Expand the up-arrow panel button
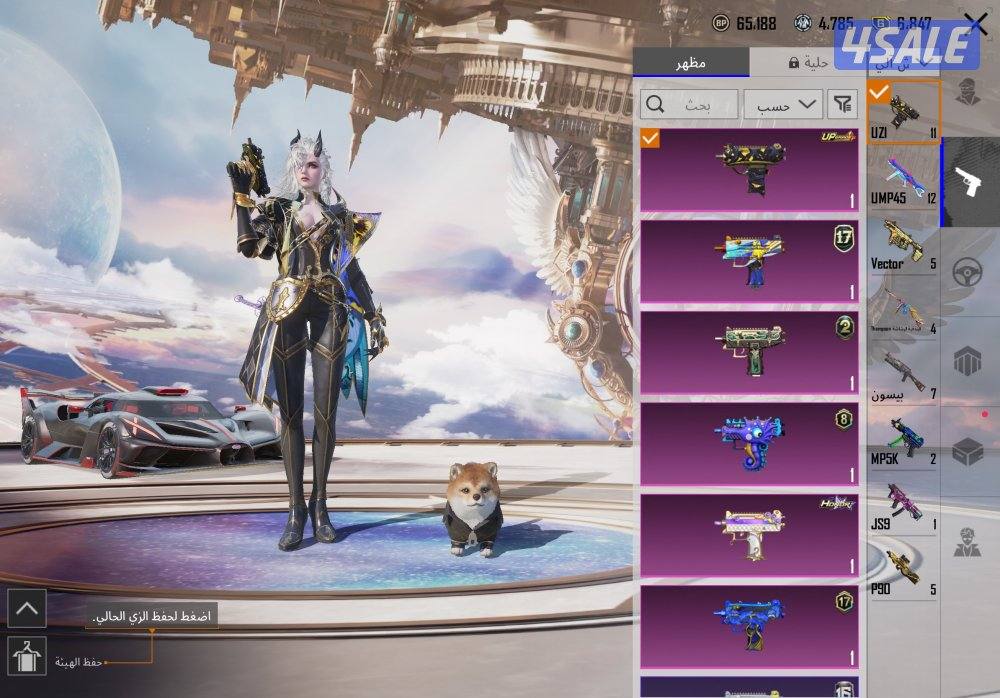1000x698 pixels. (x=25, y=607)
